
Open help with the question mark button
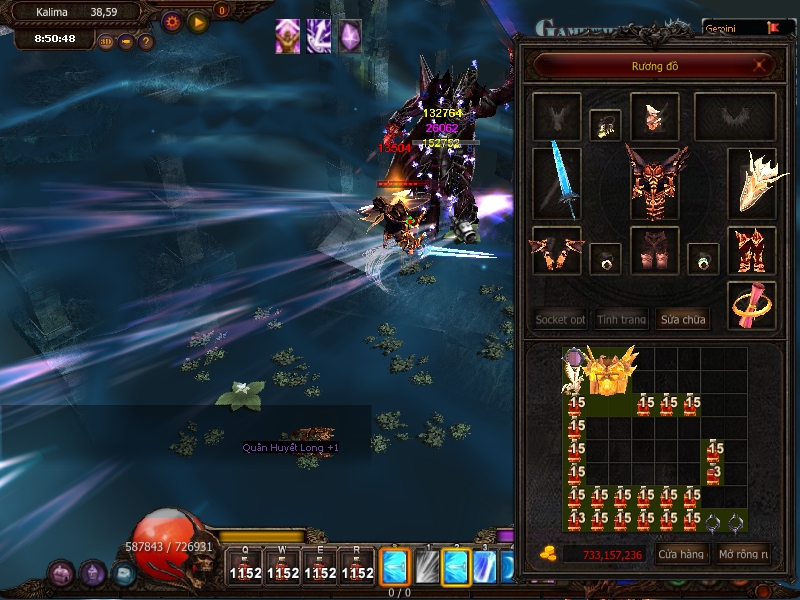tap(146, 42)
